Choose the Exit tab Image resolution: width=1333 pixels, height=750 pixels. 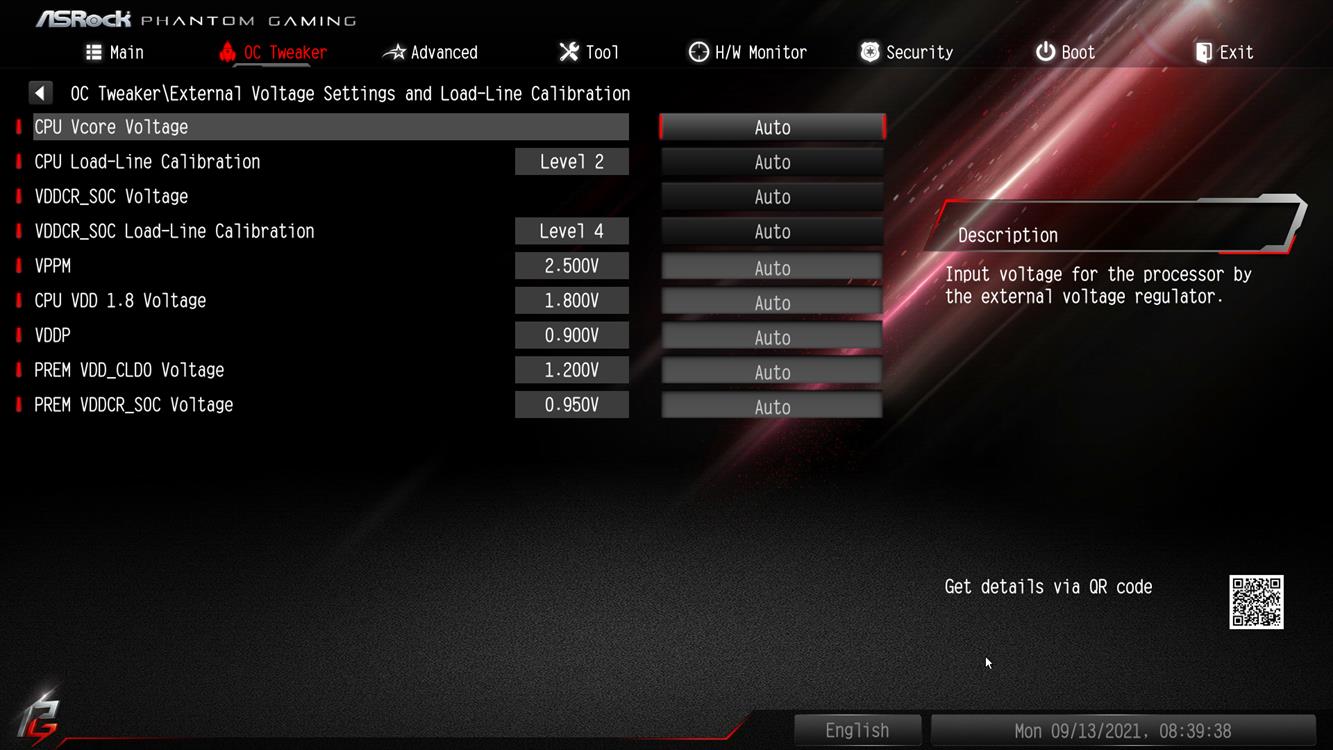point(1224,52)
